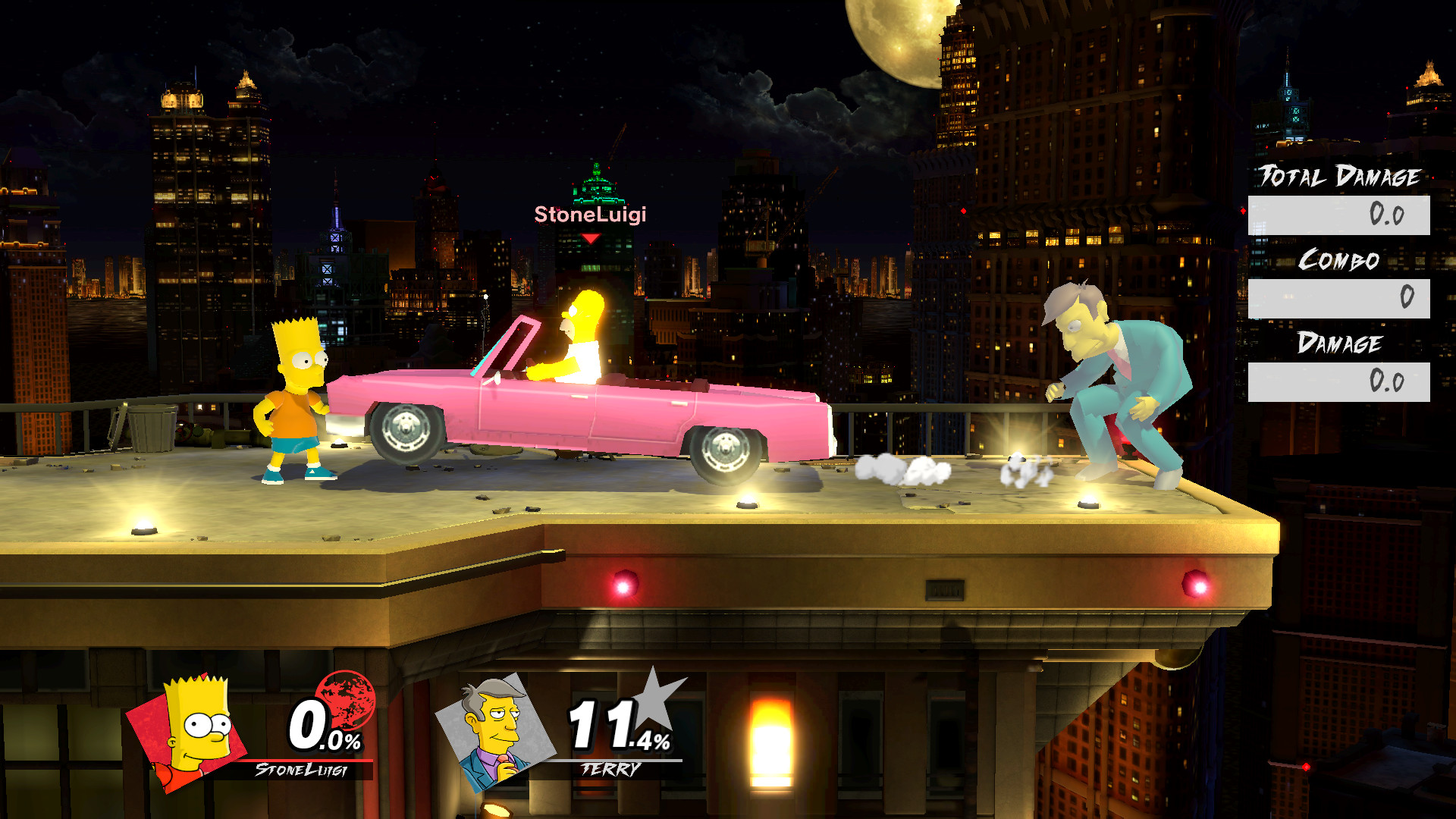Toggle the Damage meter display
Image resolution: width=1456 pixels, height=819 pixels.
(x=1341, y=343)
